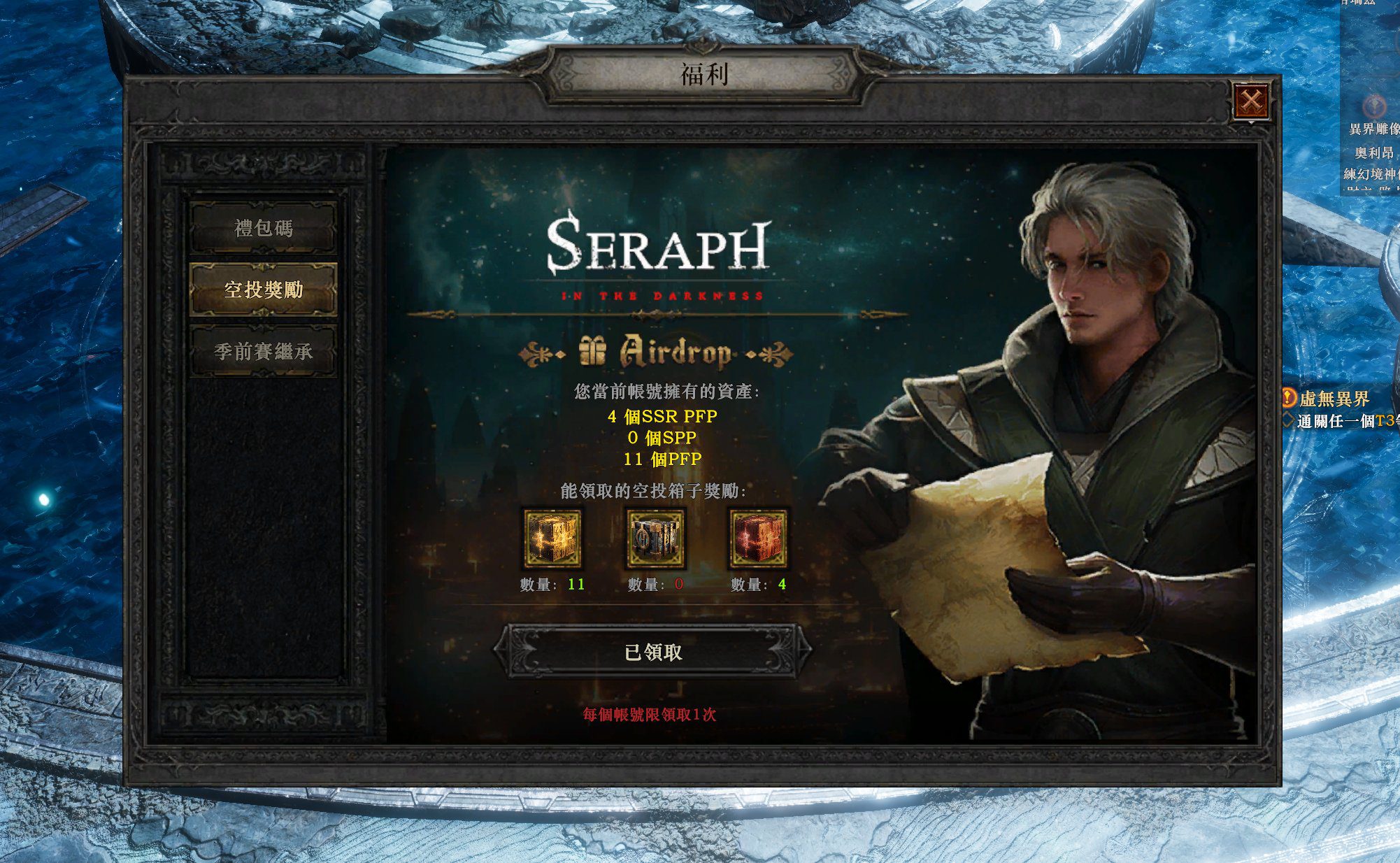Image resolution: width=1400 pixels, height=863 pixels.
Task: Inspect the red airdrop chest reward
Action: coord(759,539)
